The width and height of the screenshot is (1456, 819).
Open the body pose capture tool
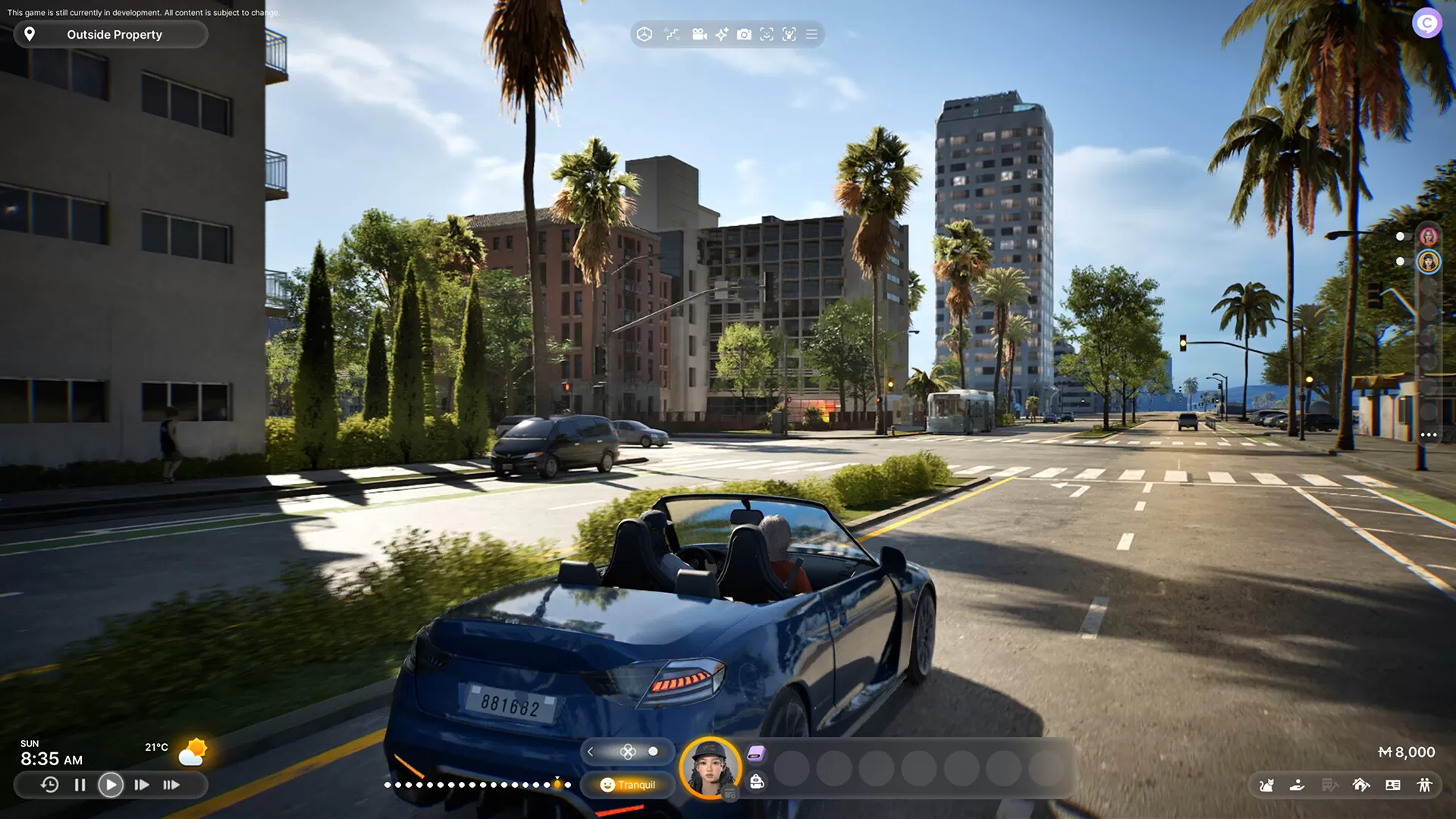[789, 34]
